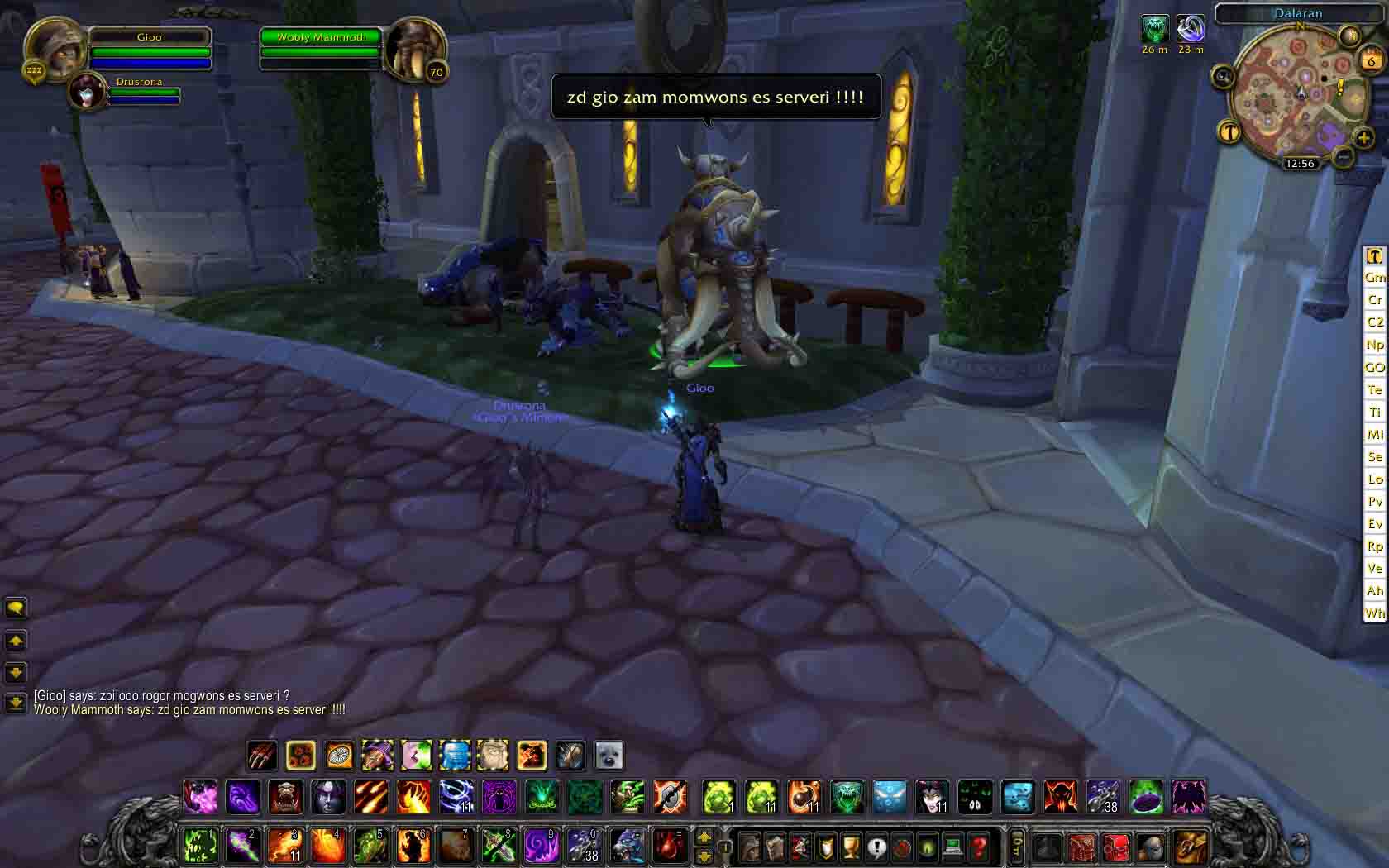The height and width of the screenshot is (868, 1389).
Task: Open the red question mark help micro menu icon
Action: (980, 847)
